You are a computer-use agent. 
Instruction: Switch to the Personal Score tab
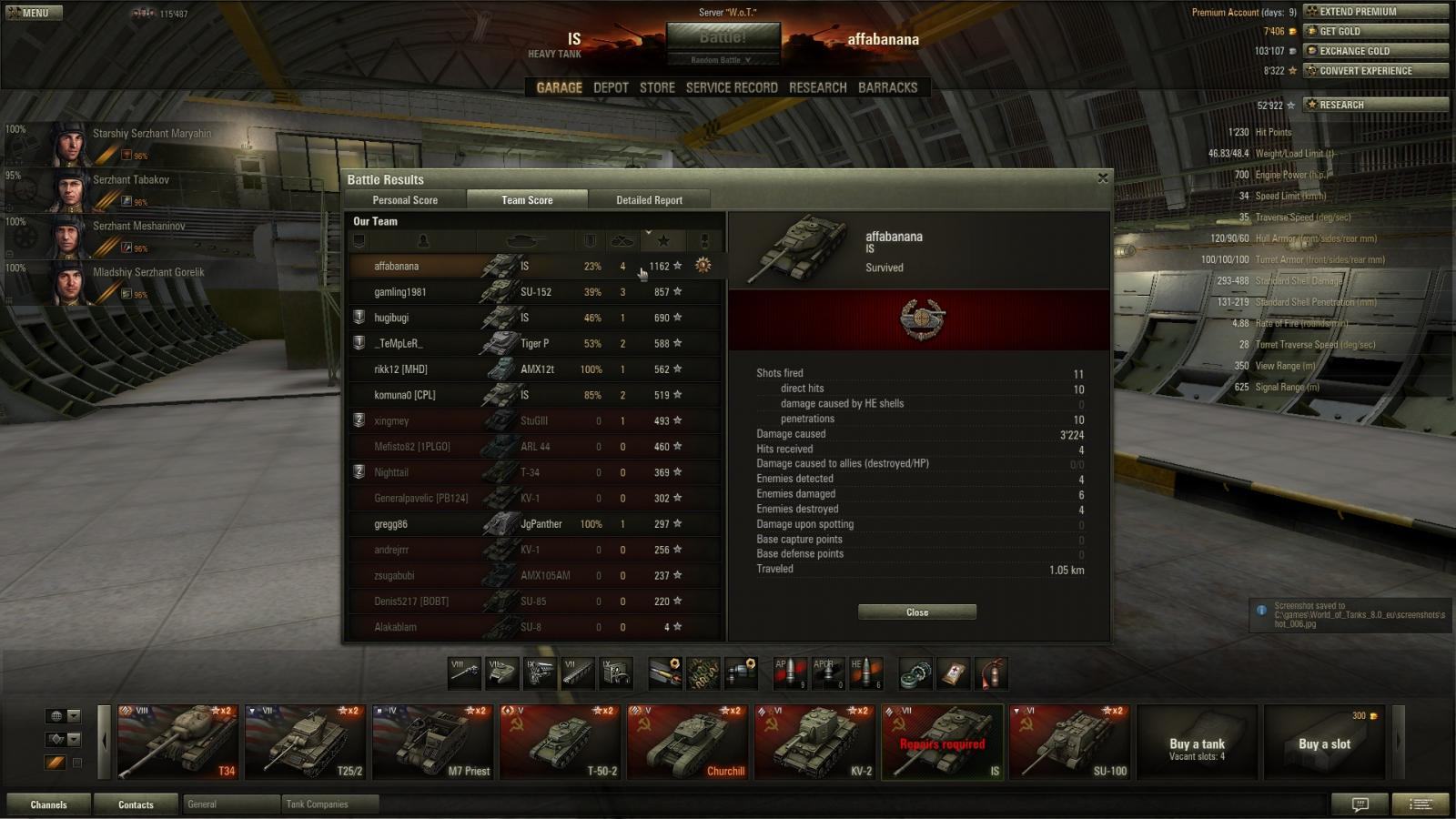pyautogui.click(x=405, y=200)
